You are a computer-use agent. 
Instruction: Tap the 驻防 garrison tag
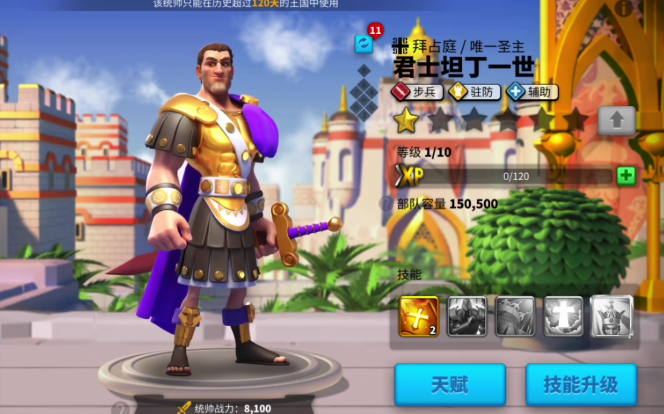(472, 92)
